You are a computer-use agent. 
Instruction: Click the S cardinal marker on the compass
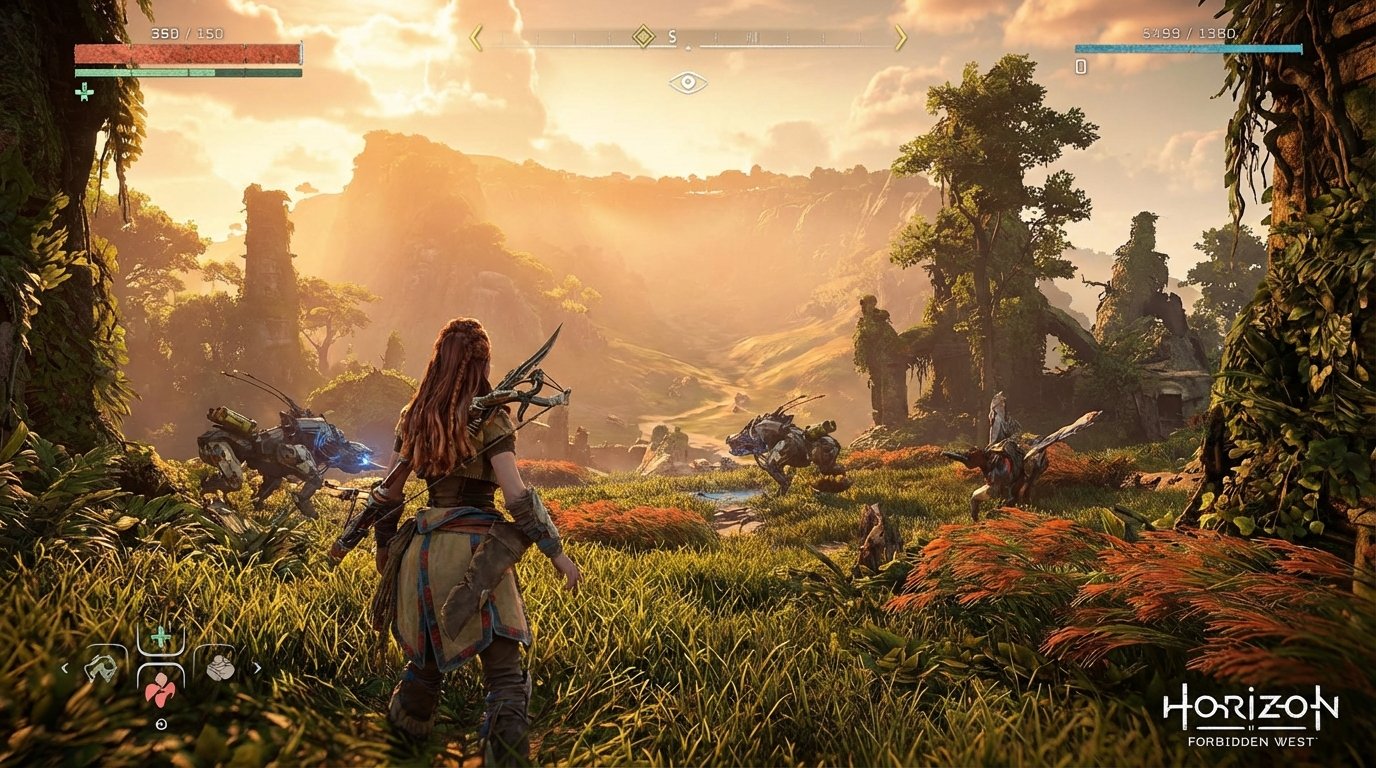(671, 36)
